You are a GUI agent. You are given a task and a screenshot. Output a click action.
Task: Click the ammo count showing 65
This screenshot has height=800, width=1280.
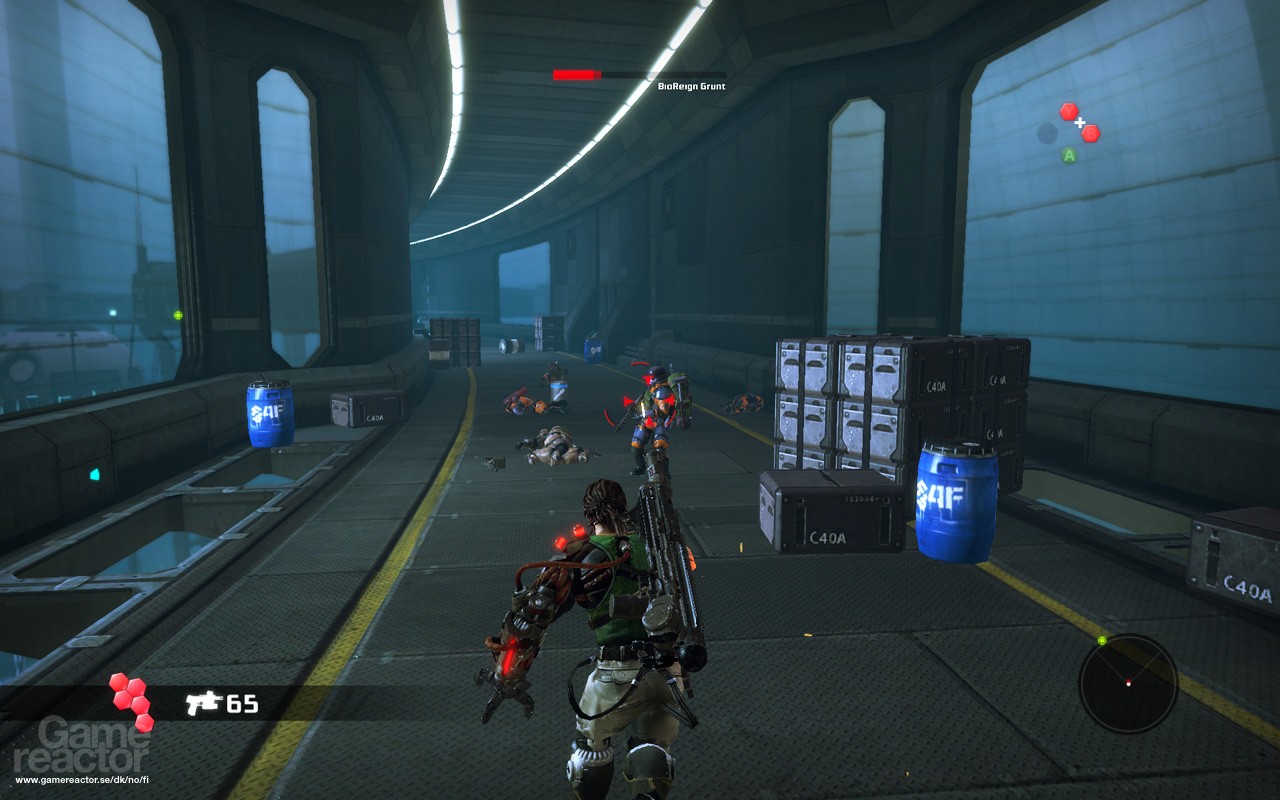click(243, 703)
